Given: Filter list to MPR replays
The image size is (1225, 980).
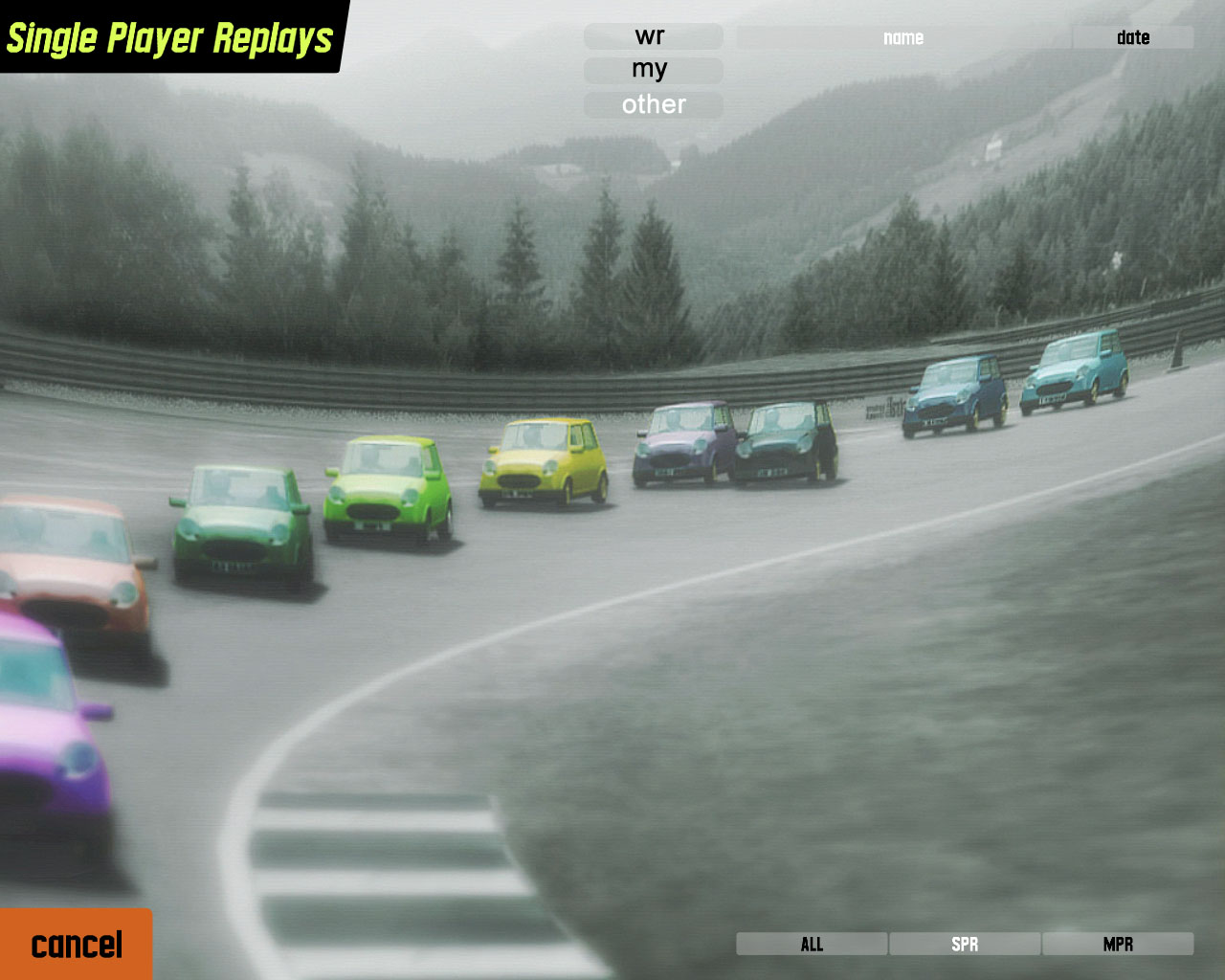Looking at the screenshot, I should click(x=1118, y=944).
